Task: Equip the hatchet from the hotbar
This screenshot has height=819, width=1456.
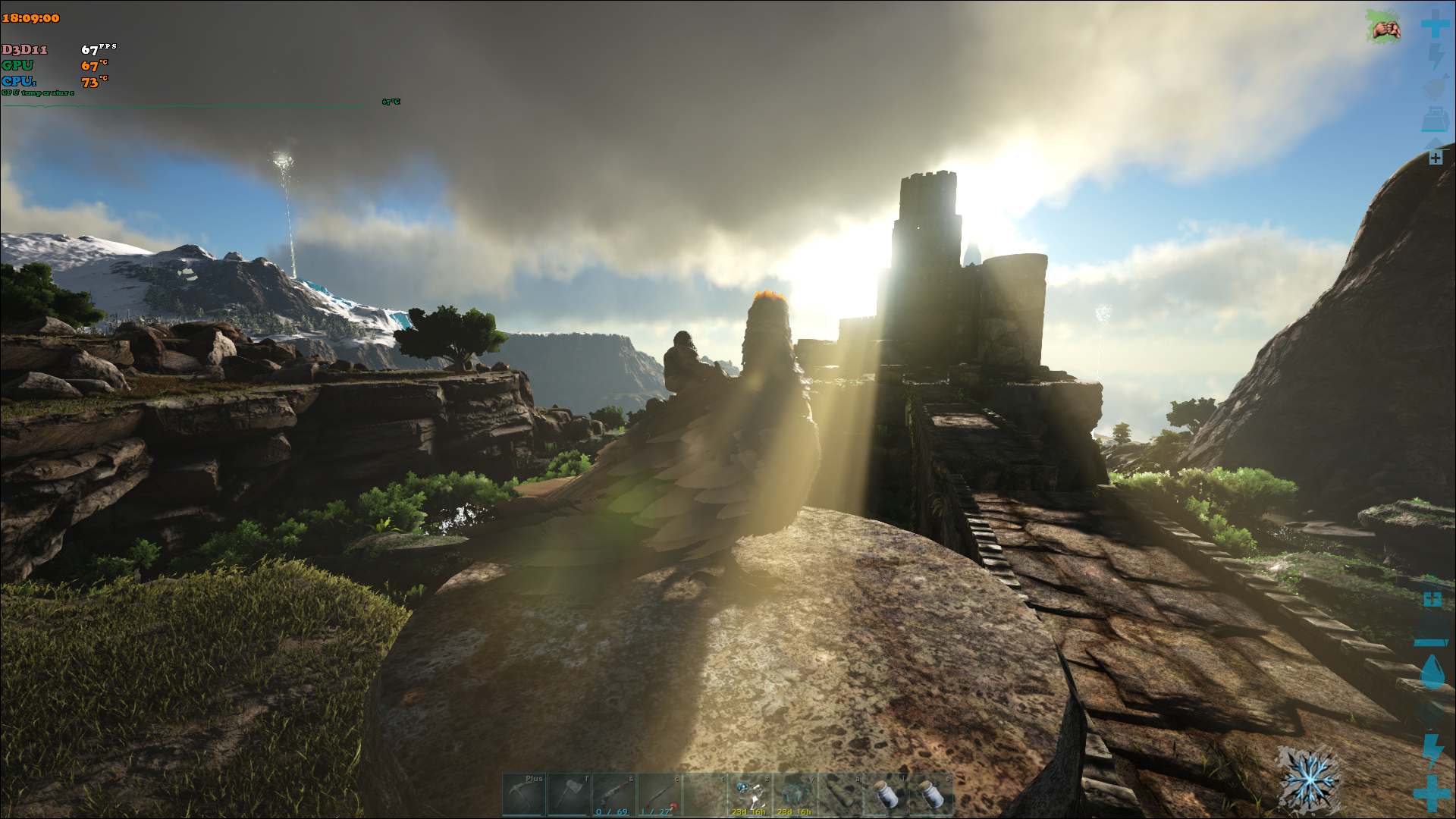Action: [570, 794]
